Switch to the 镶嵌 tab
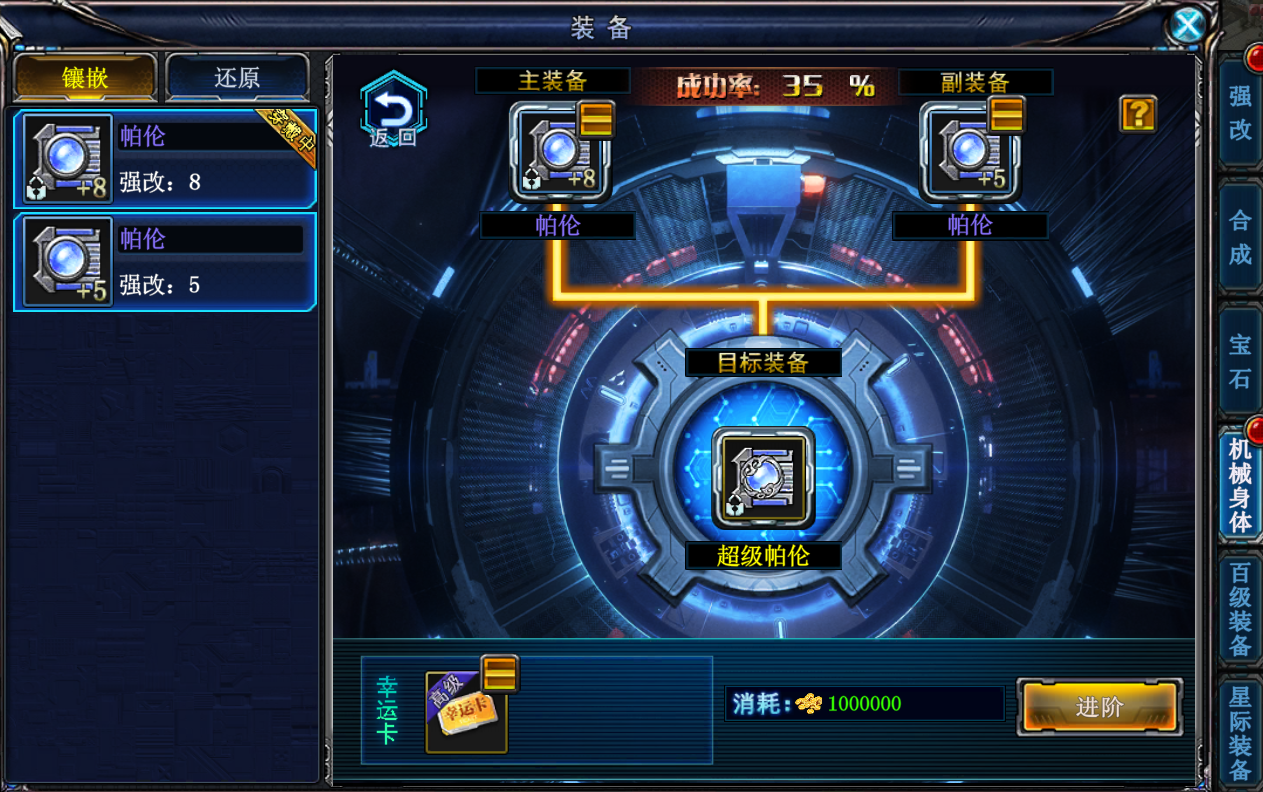Screen dimensions: 1263x792 pos(85,78)
